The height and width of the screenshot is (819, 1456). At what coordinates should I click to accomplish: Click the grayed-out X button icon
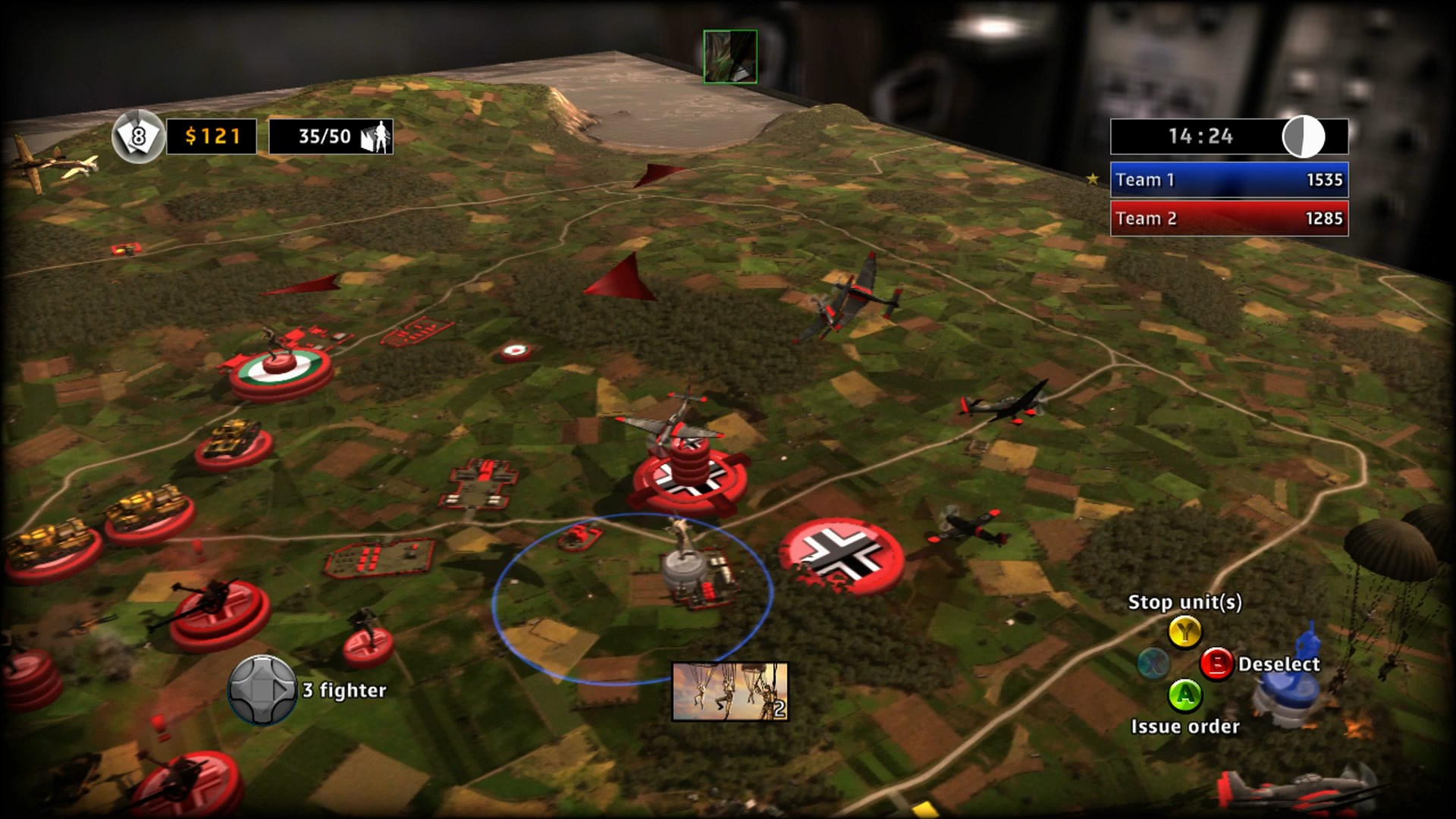pyautogui.click(x=1153, y=663)
